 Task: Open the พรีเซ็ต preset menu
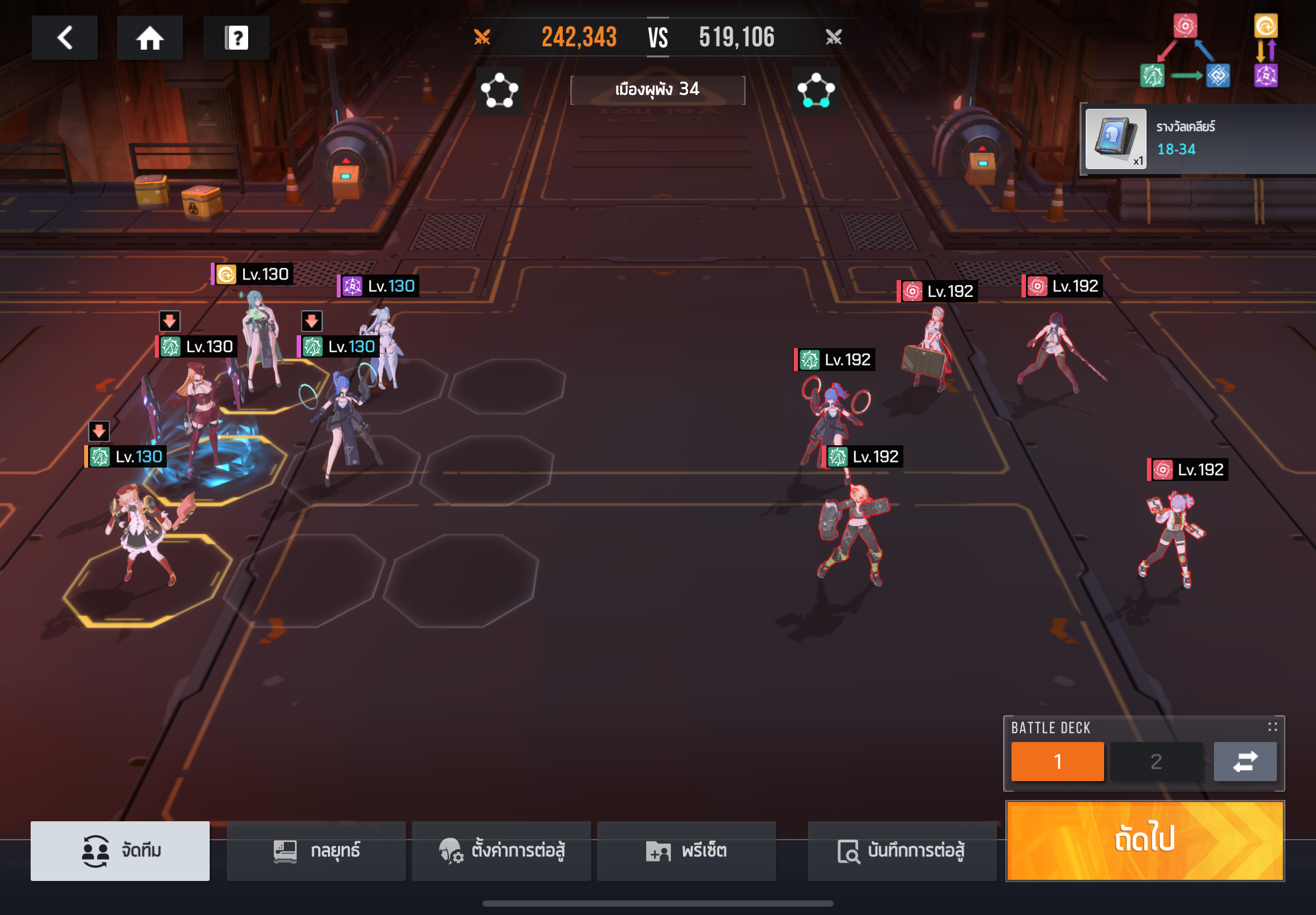pos(686,850)
